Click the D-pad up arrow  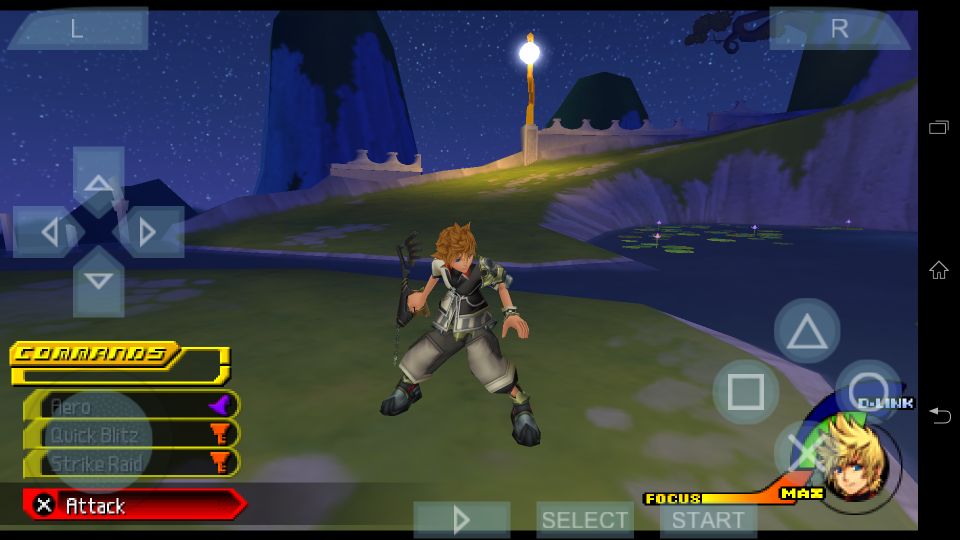pyautogui.click(x=98, y=181)
